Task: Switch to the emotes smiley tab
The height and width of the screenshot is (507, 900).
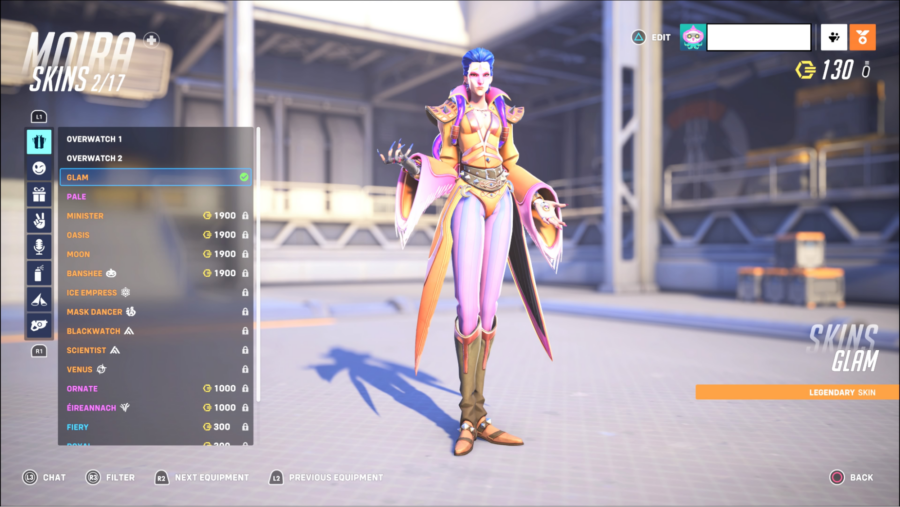Action: coord(39,168)
